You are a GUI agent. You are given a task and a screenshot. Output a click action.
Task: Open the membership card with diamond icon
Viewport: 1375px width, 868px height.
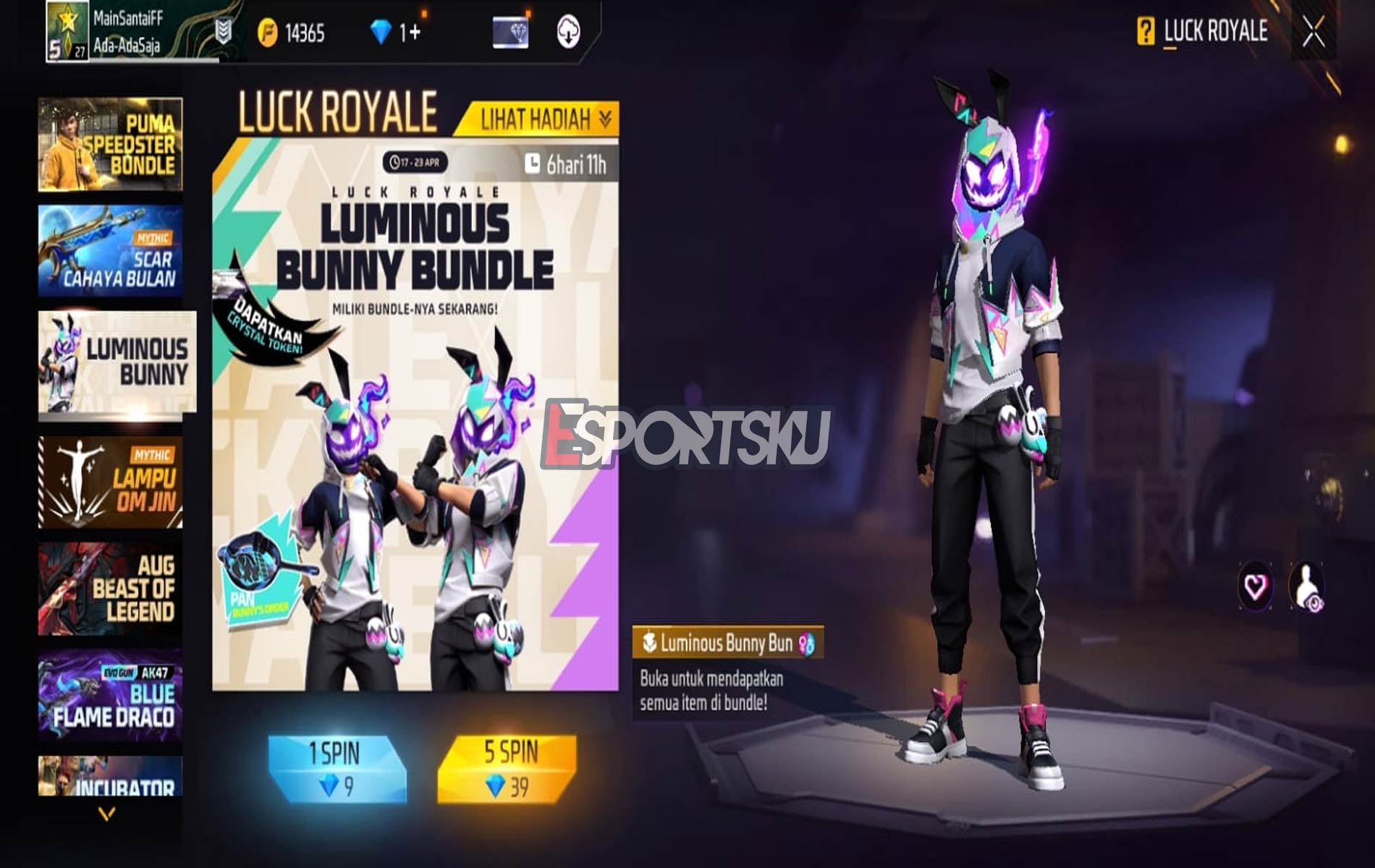pyautogui.click(x=510, y=30)
